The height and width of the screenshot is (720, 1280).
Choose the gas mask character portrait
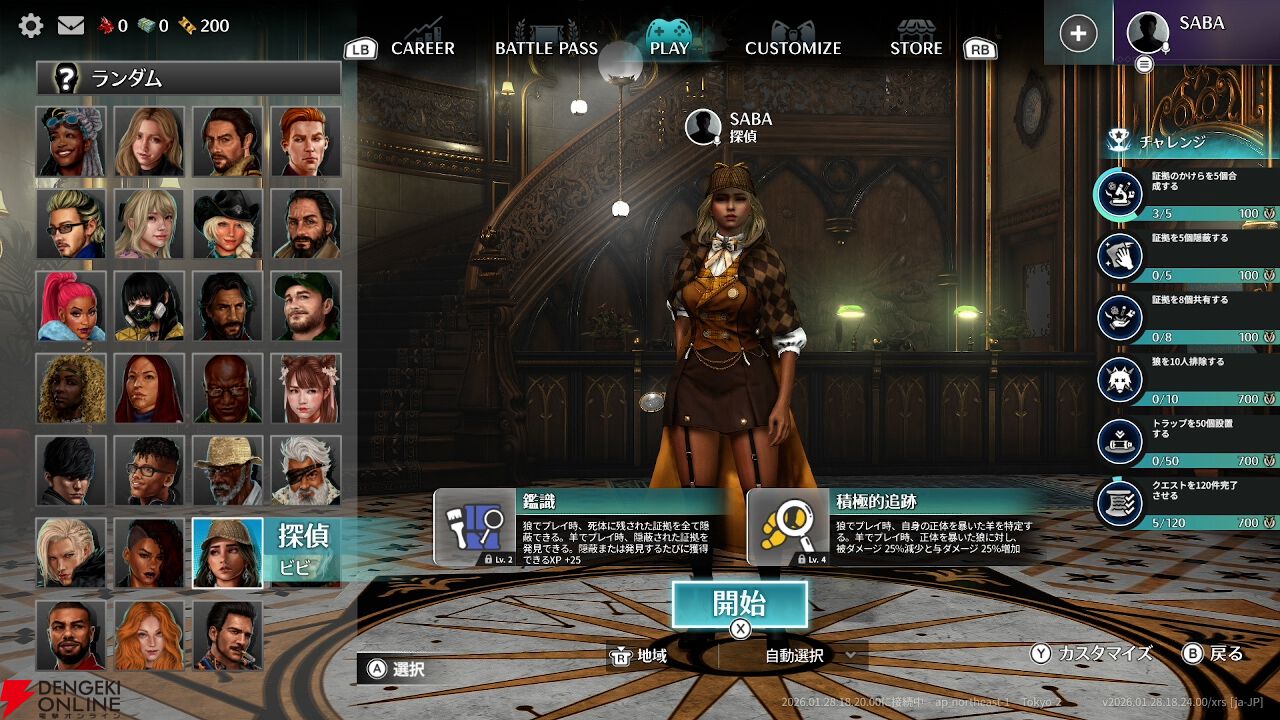[x=149, y=305]
